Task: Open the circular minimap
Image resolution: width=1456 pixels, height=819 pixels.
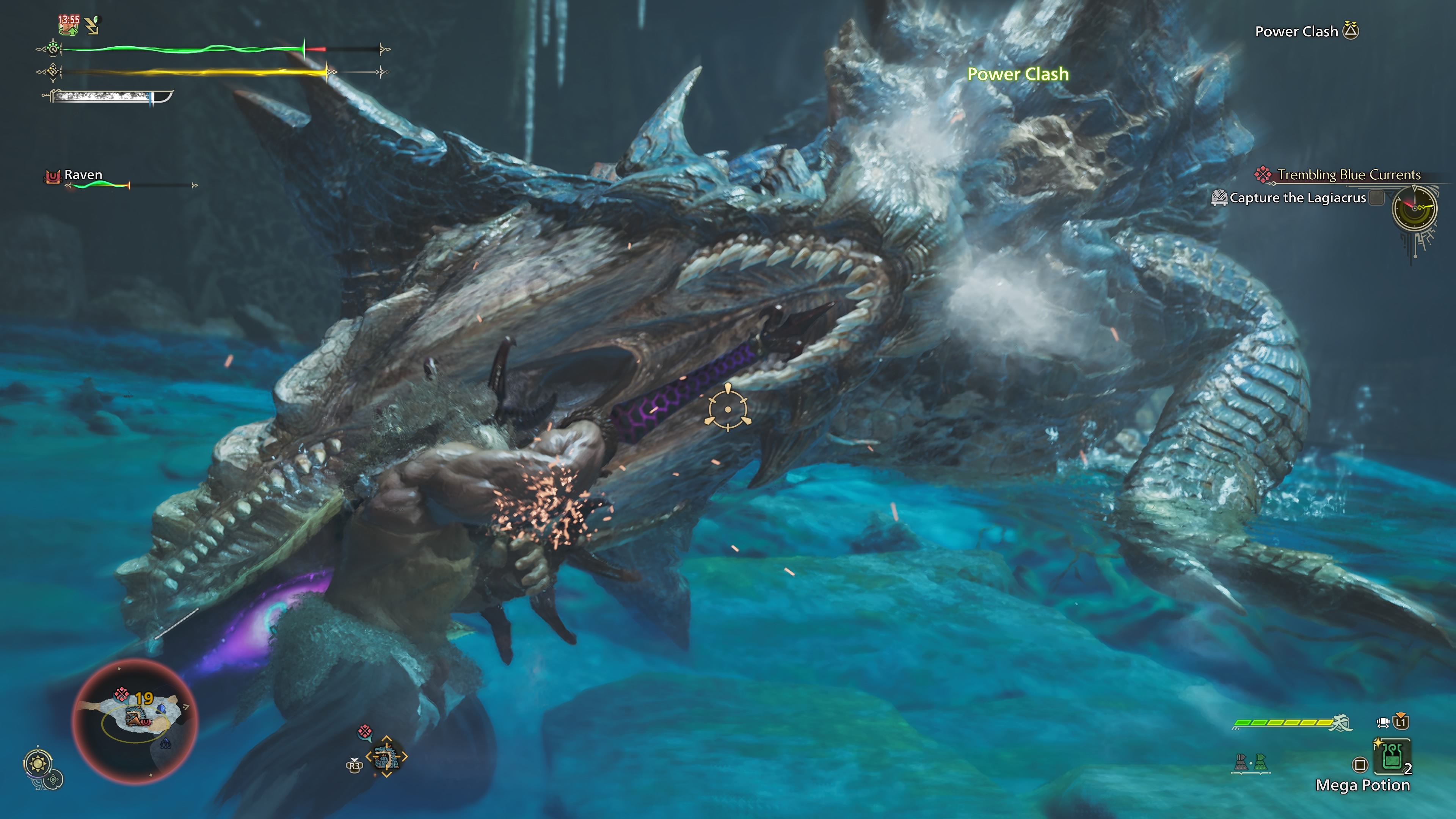Action: 135,721
